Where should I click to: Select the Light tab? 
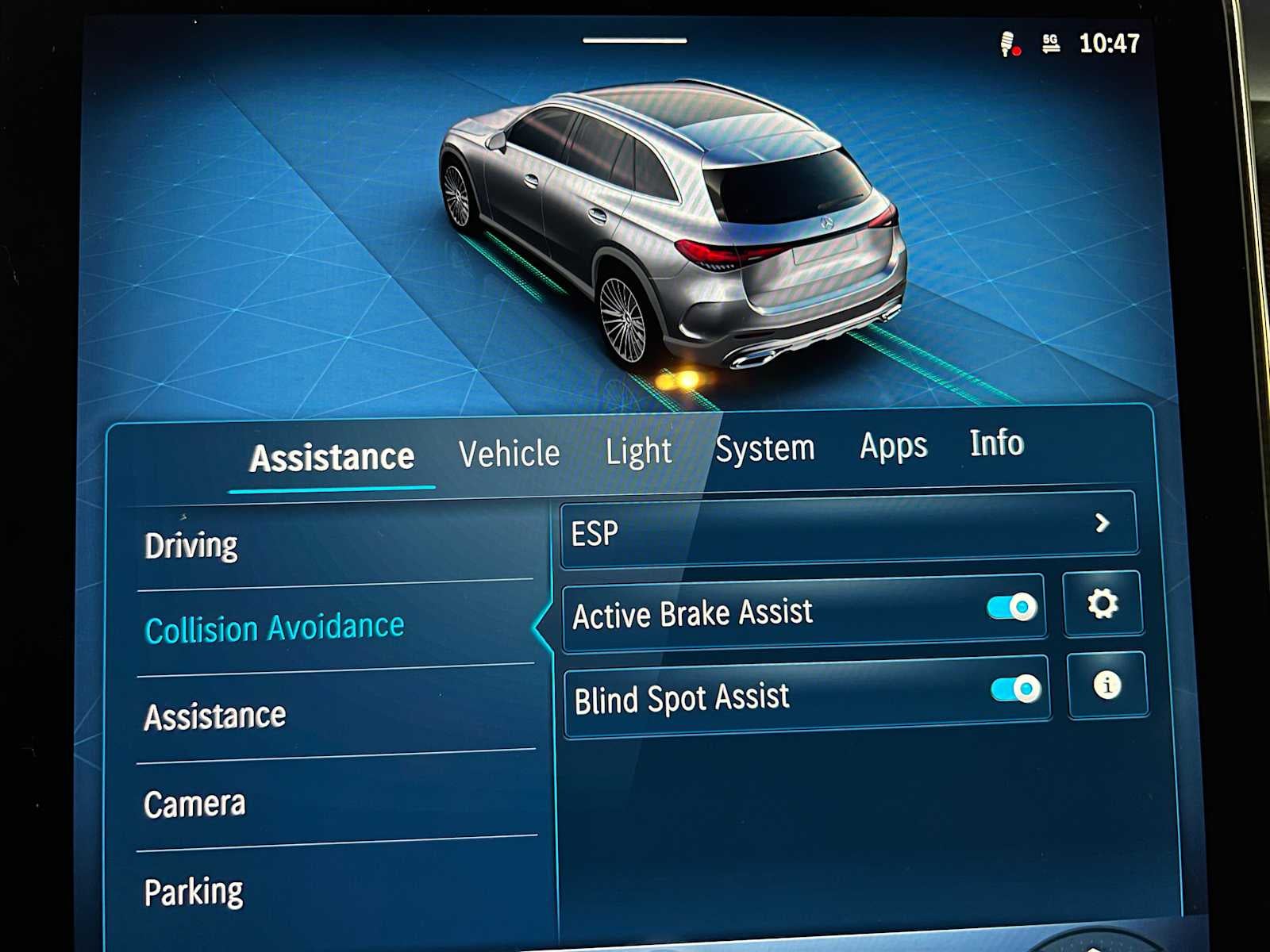[x=639, y=451]
